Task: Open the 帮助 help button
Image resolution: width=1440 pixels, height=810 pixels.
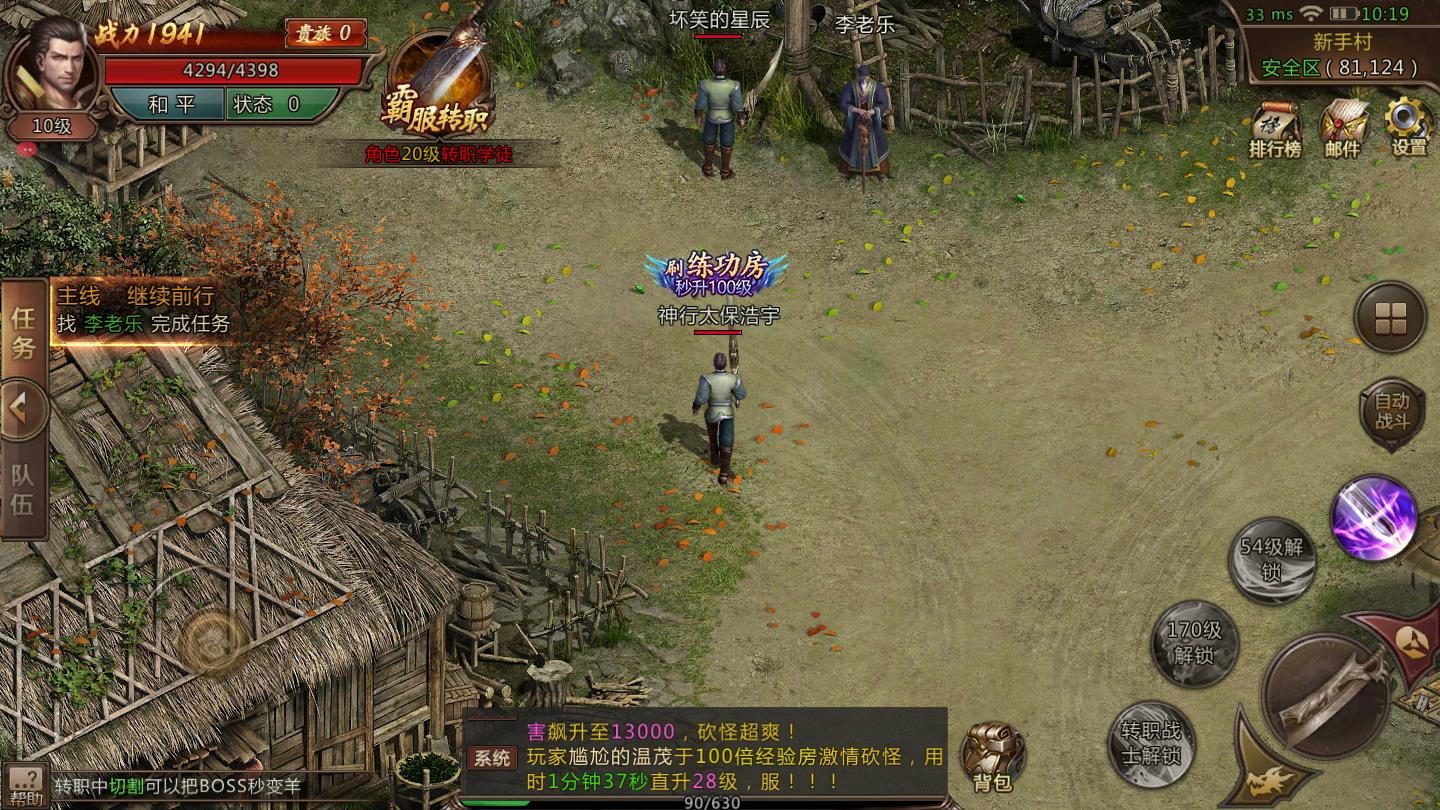Action: 25,786
